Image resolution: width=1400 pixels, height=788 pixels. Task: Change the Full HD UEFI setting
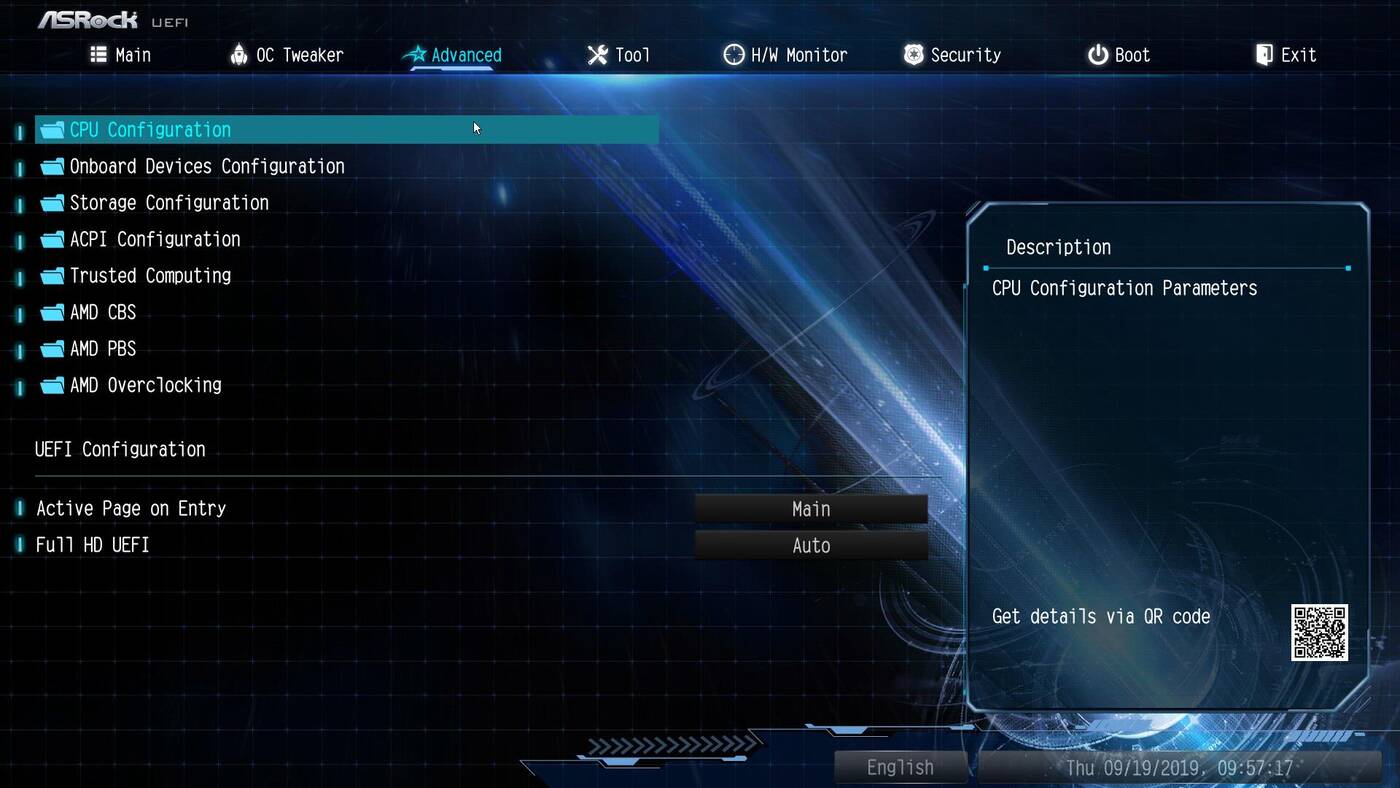point(811,545)
